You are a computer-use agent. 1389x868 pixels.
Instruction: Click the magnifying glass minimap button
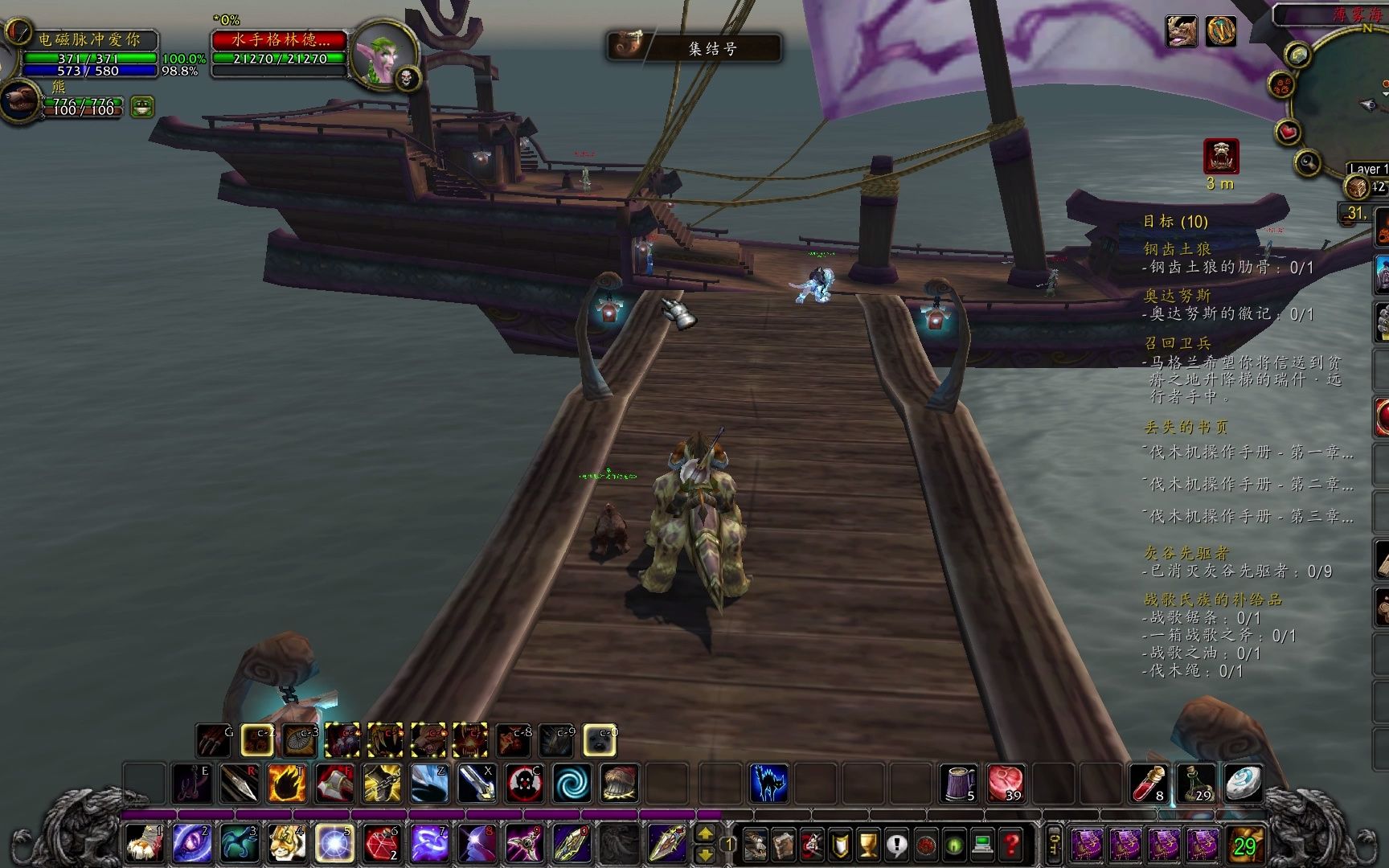[1308, 163]
